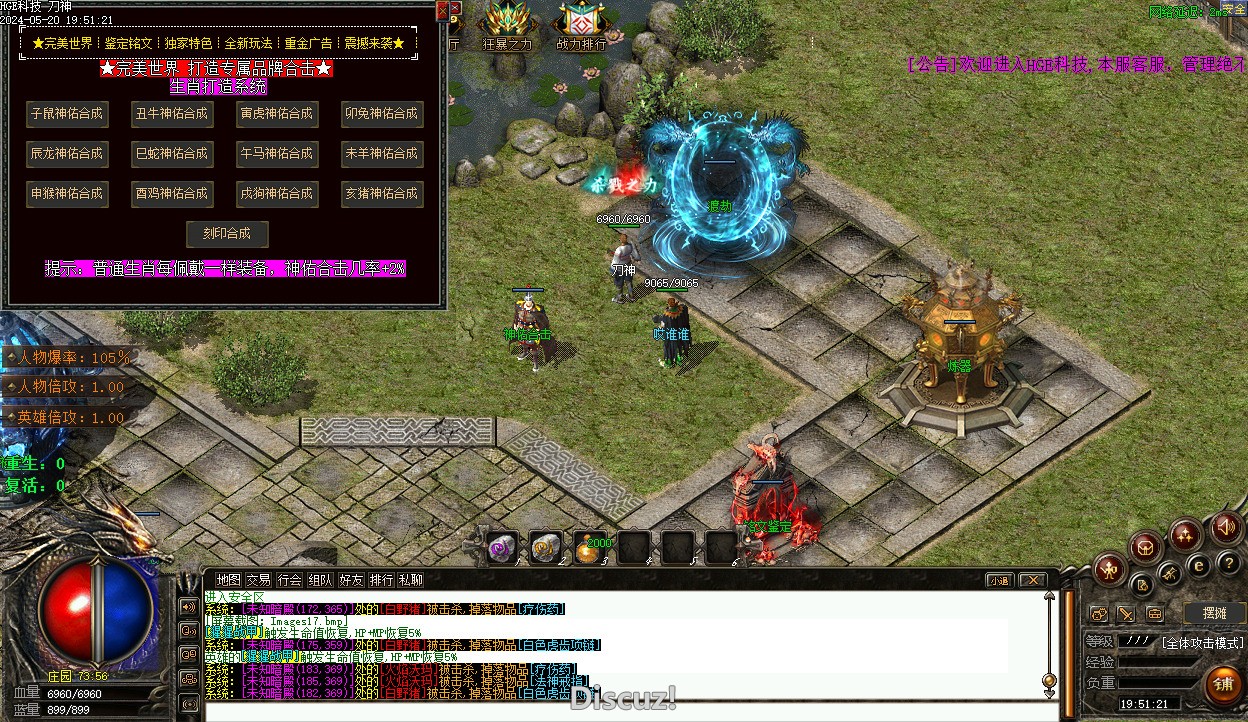Viewport: 1248px width, 722px height.
Task: Choose the 卯兔神佑合成 option
Action: (381, 114)
